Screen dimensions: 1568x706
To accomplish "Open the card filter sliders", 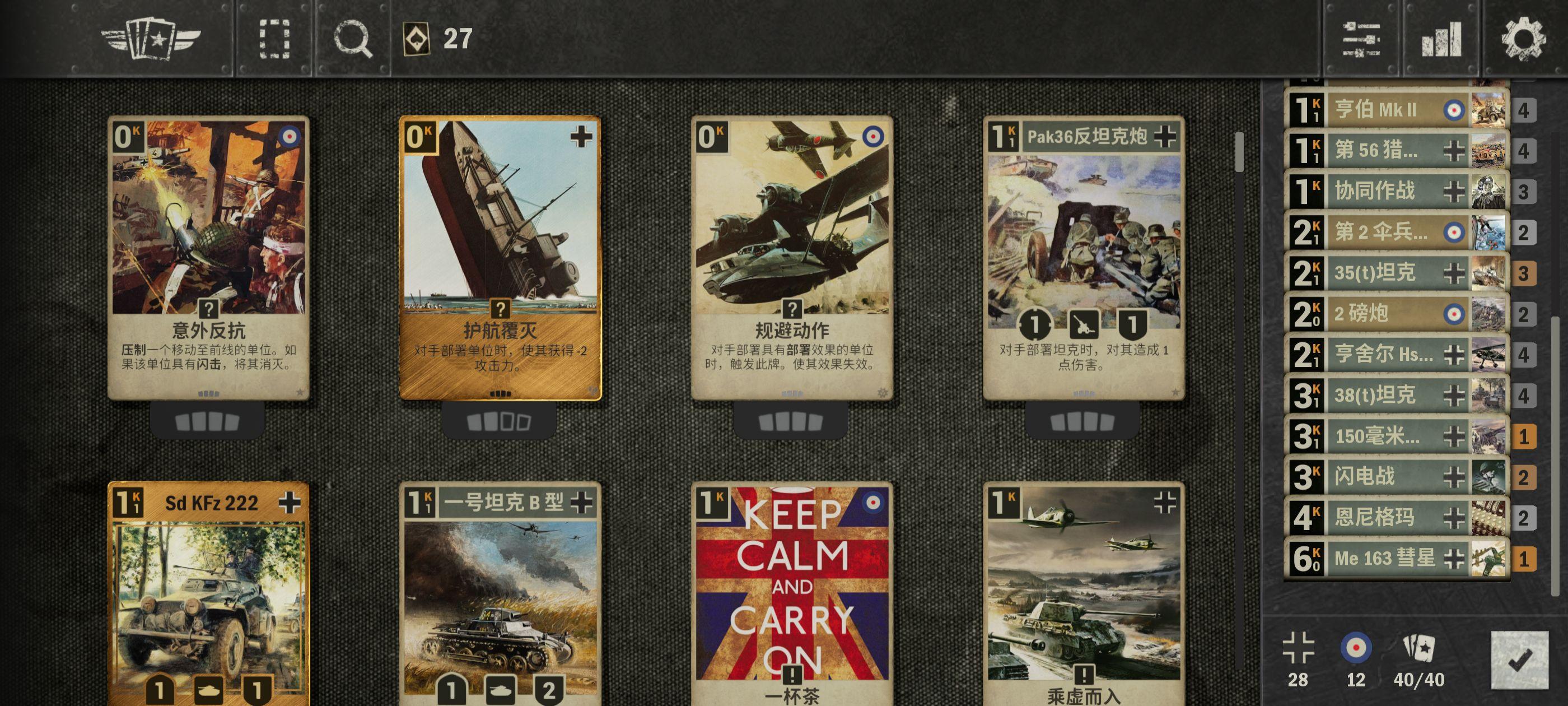I will pos(1361,38).
